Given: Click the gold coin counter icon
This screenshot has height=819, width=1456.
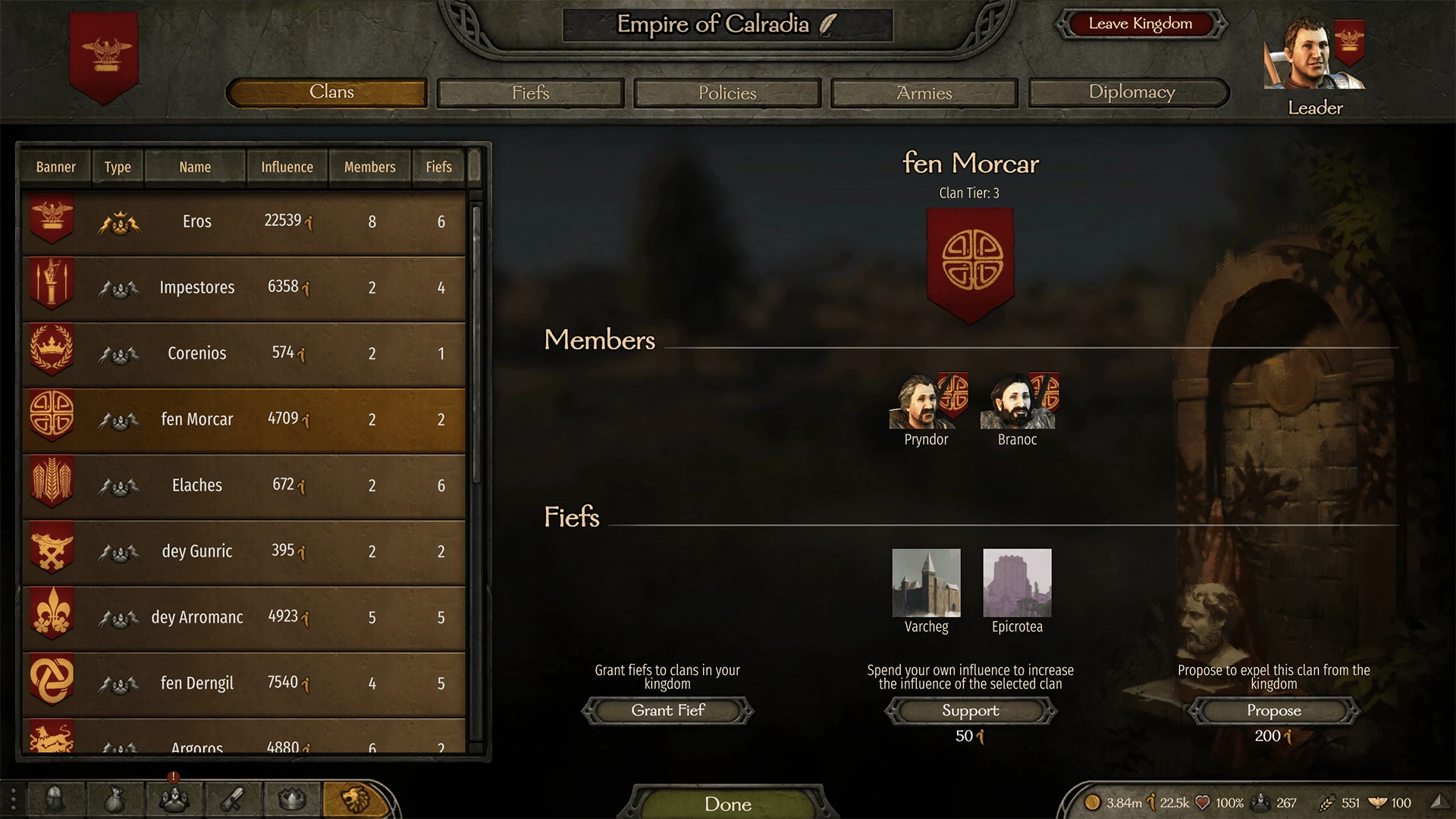Looking at the screenshot, I should 1094,802.
